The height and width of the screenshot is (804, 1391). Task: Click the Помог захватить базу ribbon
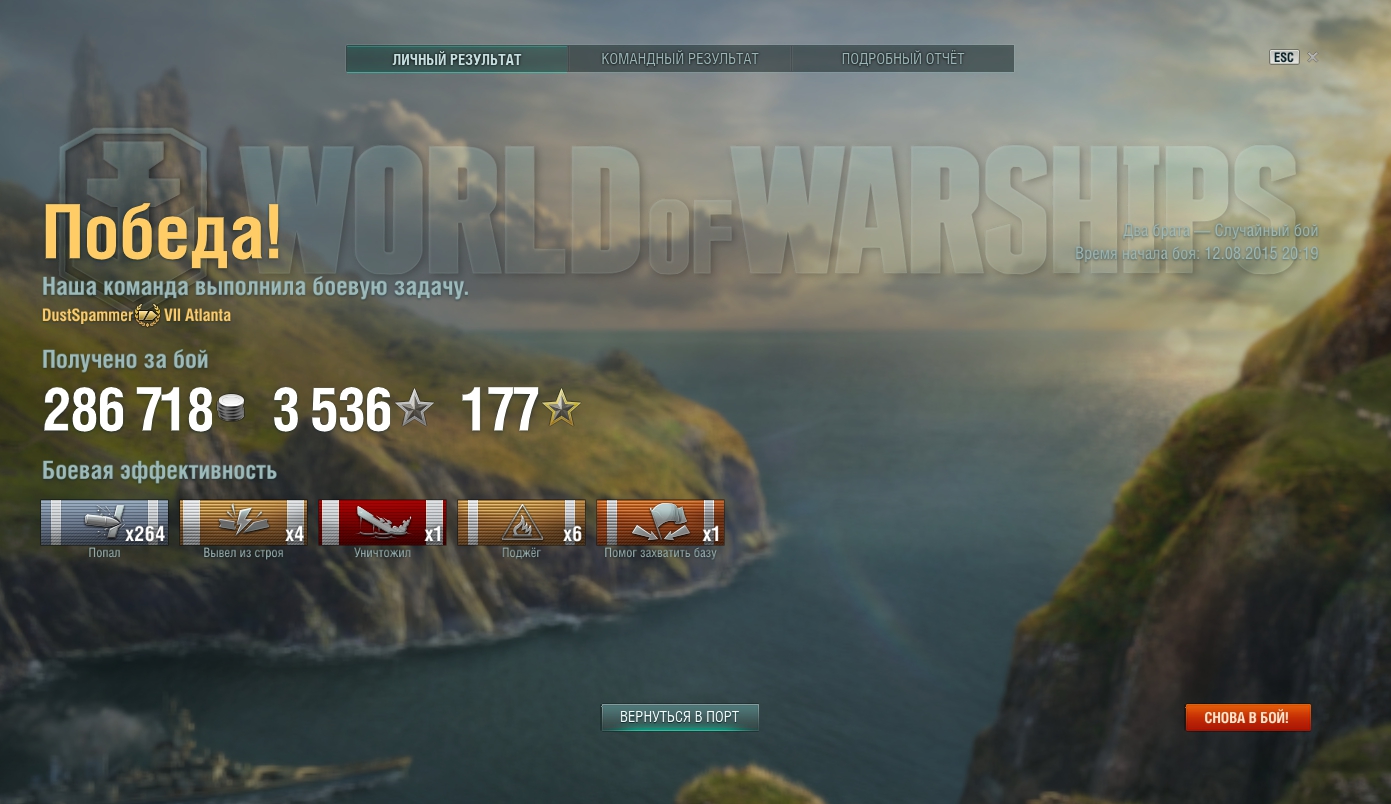click(660, 523)
